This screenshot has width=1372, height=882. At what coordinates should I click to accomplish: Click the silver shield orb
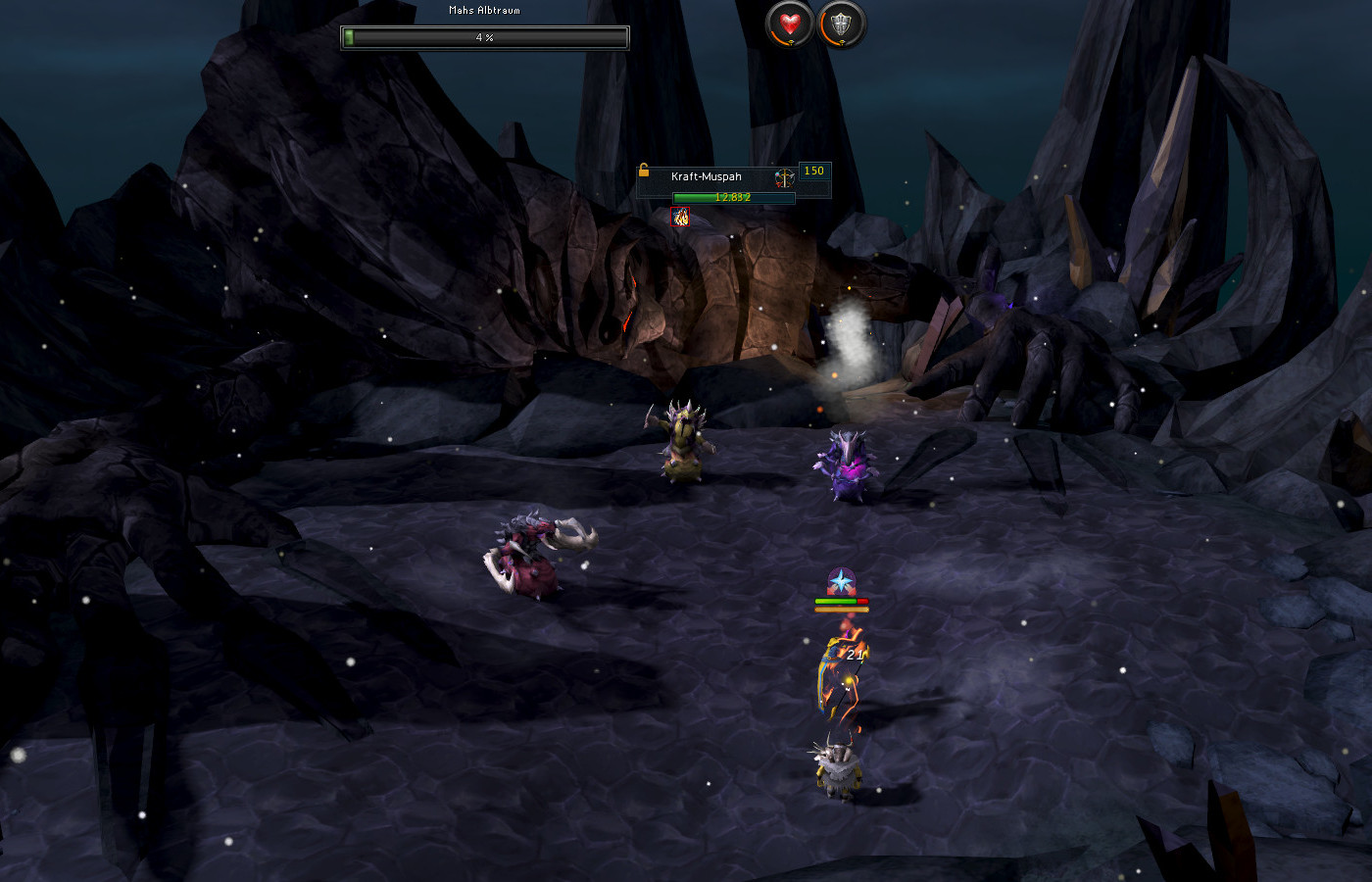coord(841,24)
